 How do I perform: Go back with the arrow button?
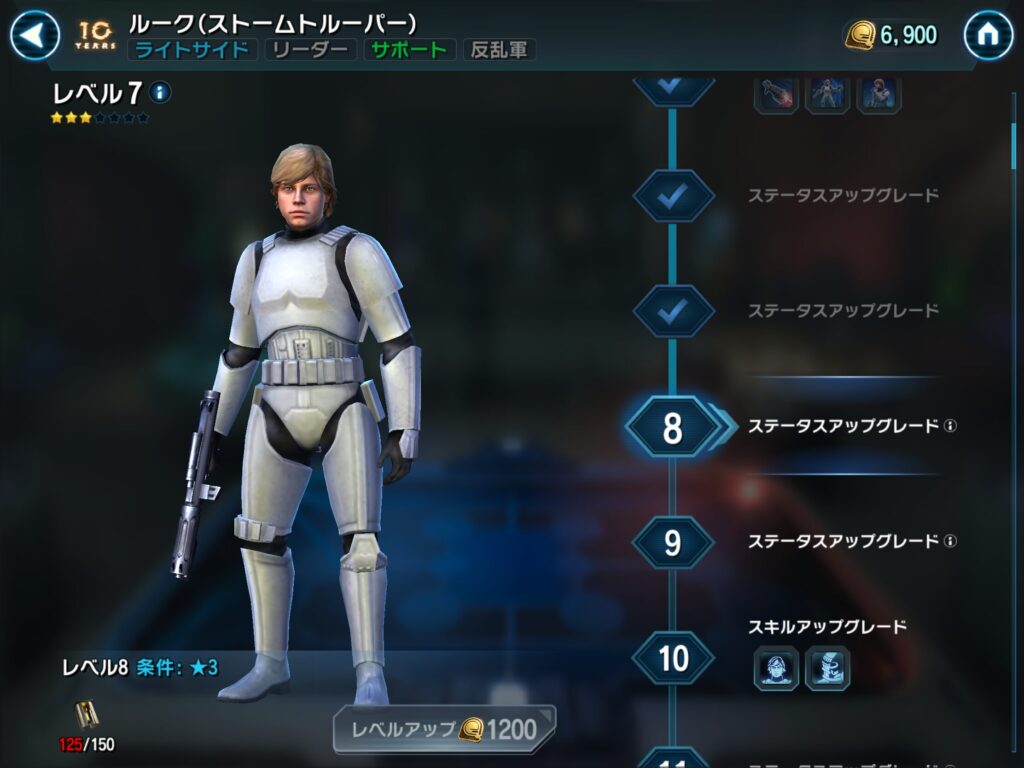click(34, 36)
